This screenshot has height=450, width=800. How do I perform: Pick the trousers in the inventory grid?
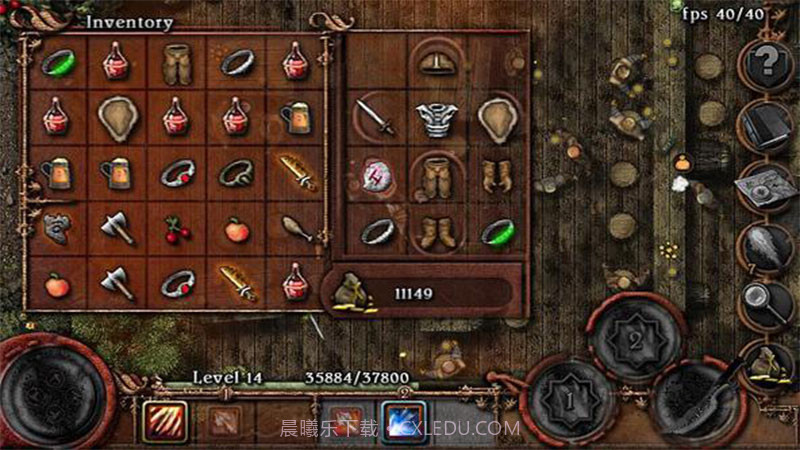(177, 62)
